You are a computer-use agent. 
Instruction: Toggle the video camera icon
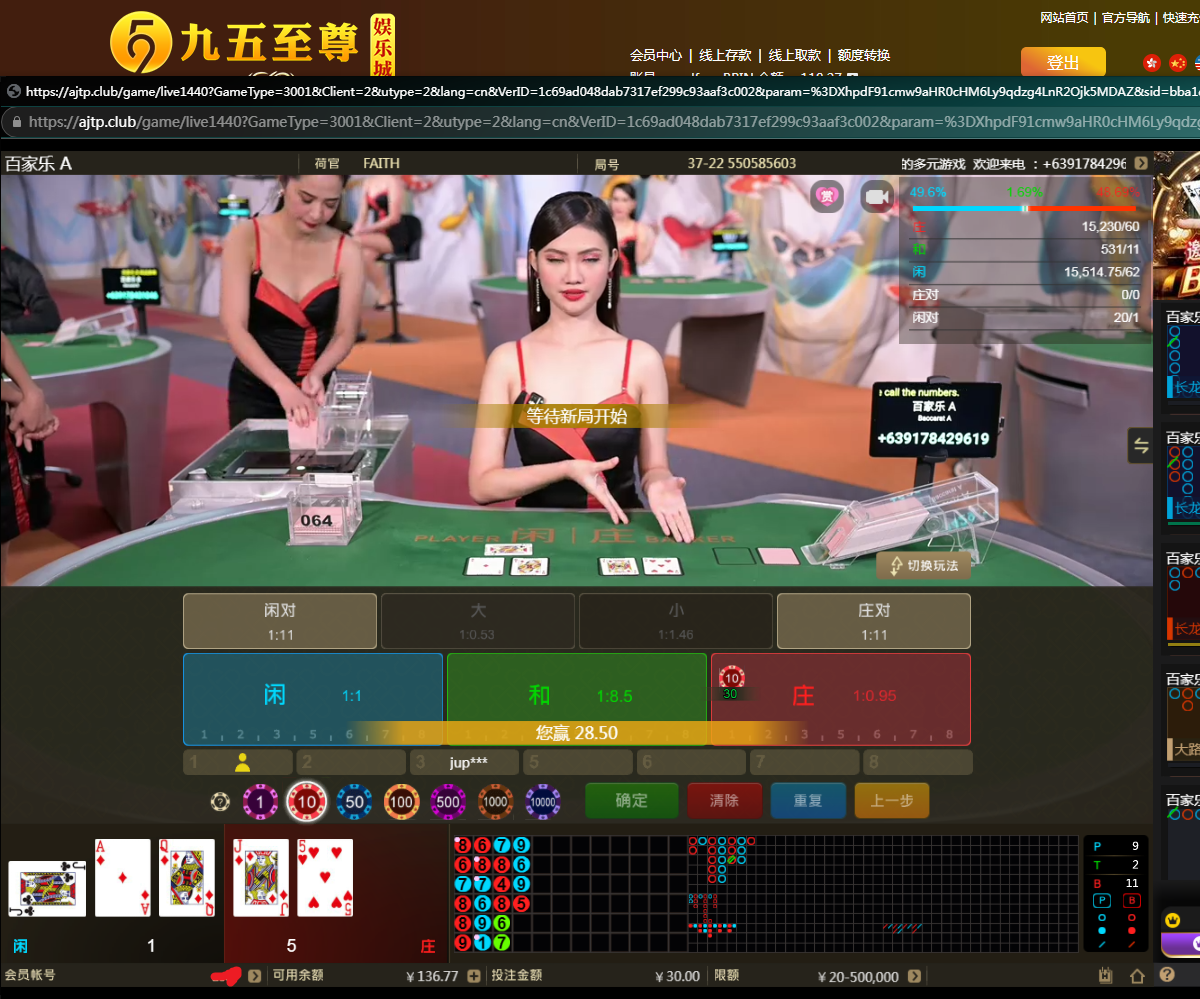click(877, 197)
